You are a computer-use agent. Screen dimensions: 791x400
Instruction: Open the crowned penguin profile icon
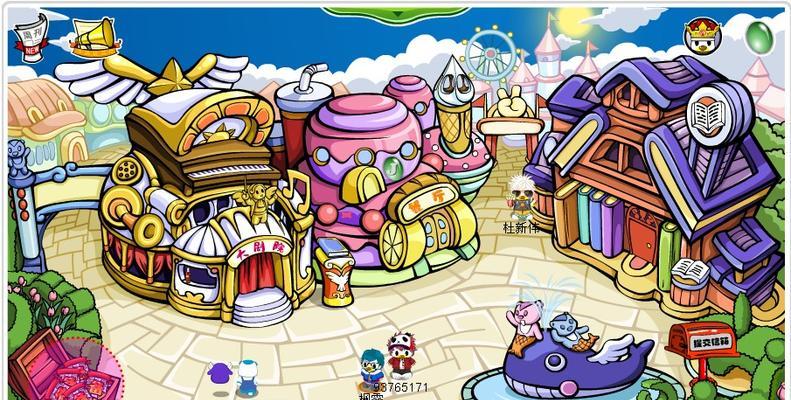[702, 33]
